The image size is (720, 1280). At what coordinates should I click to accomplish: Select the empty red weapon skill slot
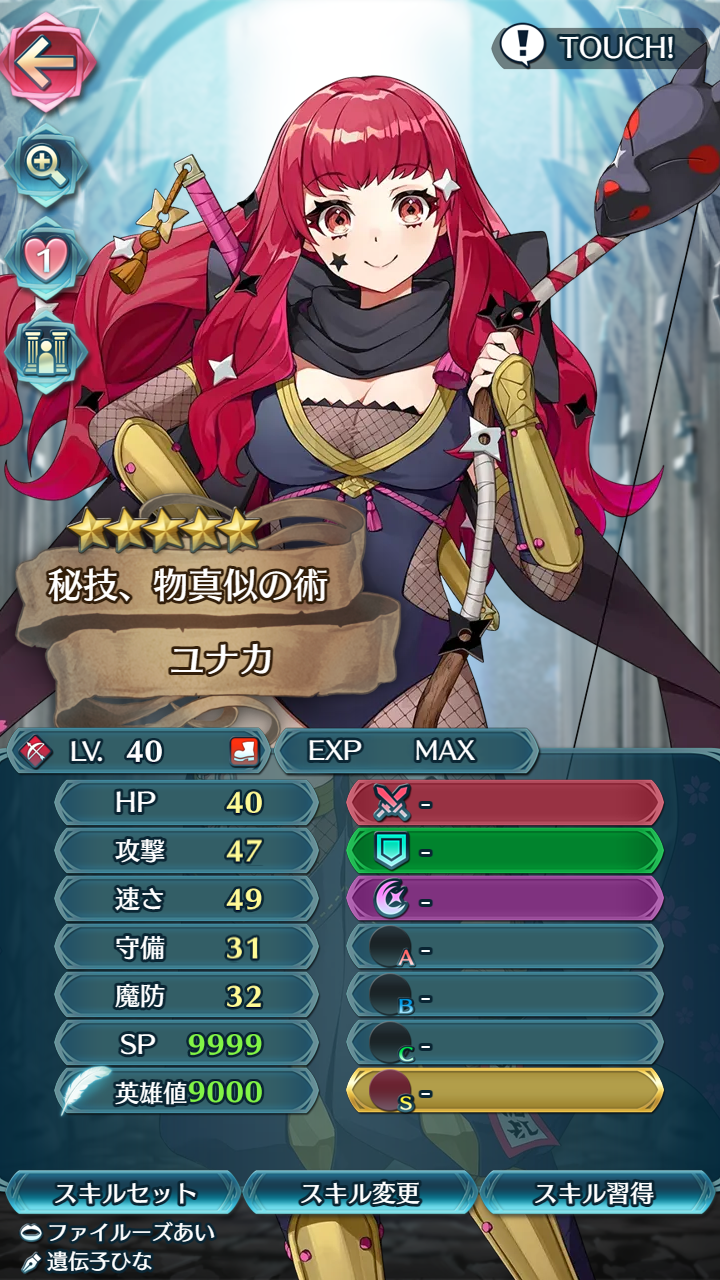505,803
